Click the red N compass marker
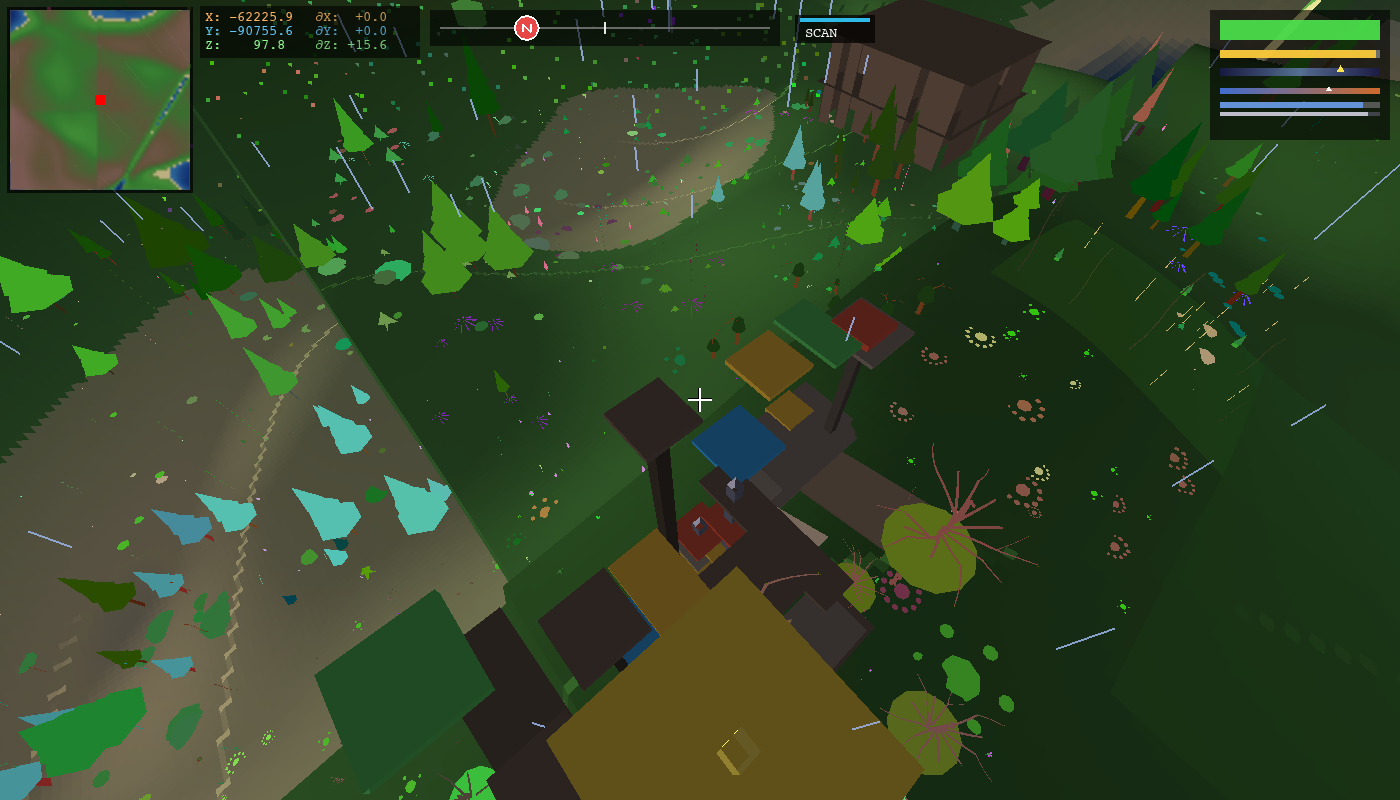This screenshot has height=800, width=1400. (x=527, y=27)
